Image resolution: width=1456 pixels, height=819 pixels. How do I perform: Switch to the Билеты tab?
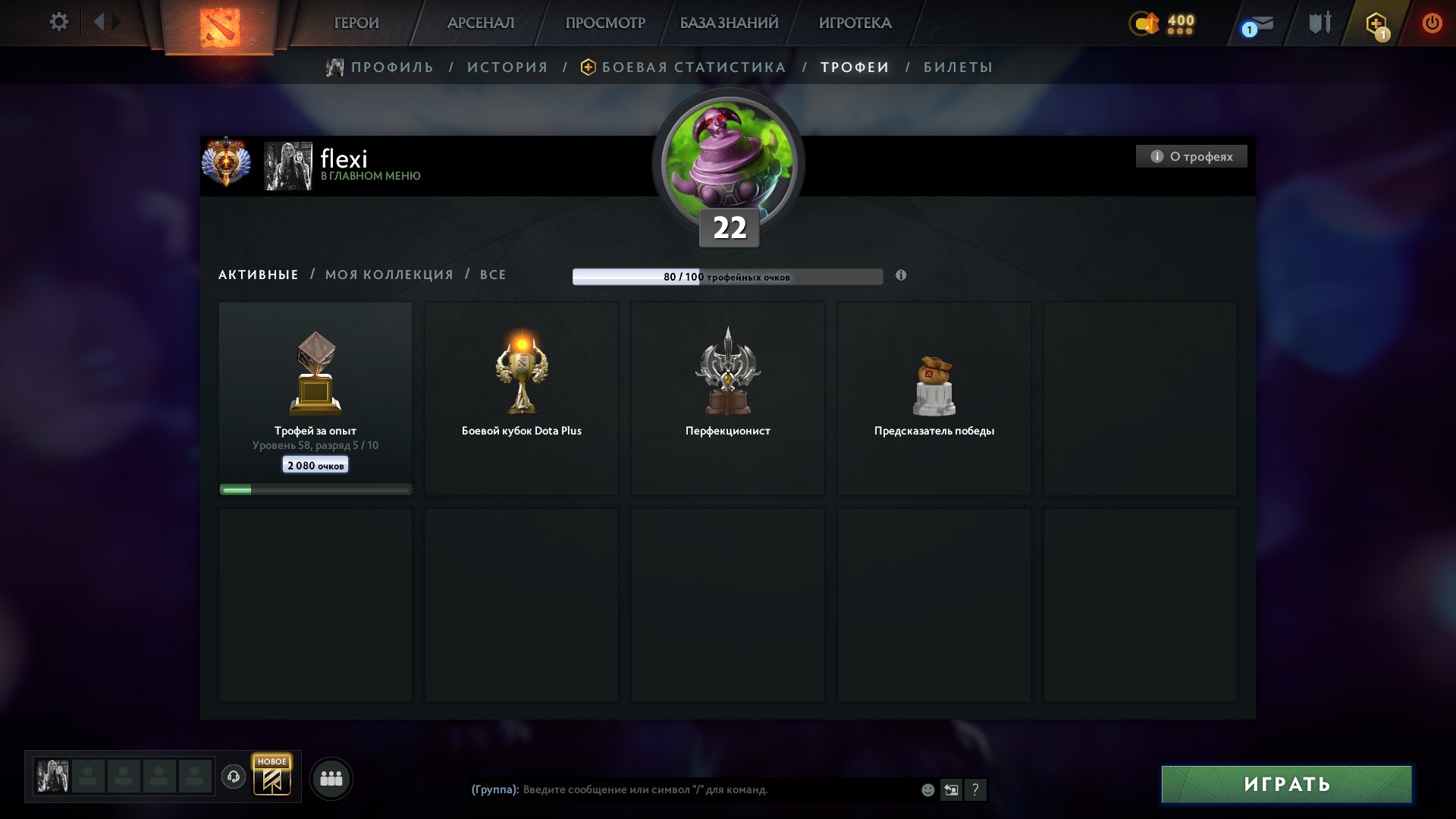pyautogui.click(x=958, y=67)
